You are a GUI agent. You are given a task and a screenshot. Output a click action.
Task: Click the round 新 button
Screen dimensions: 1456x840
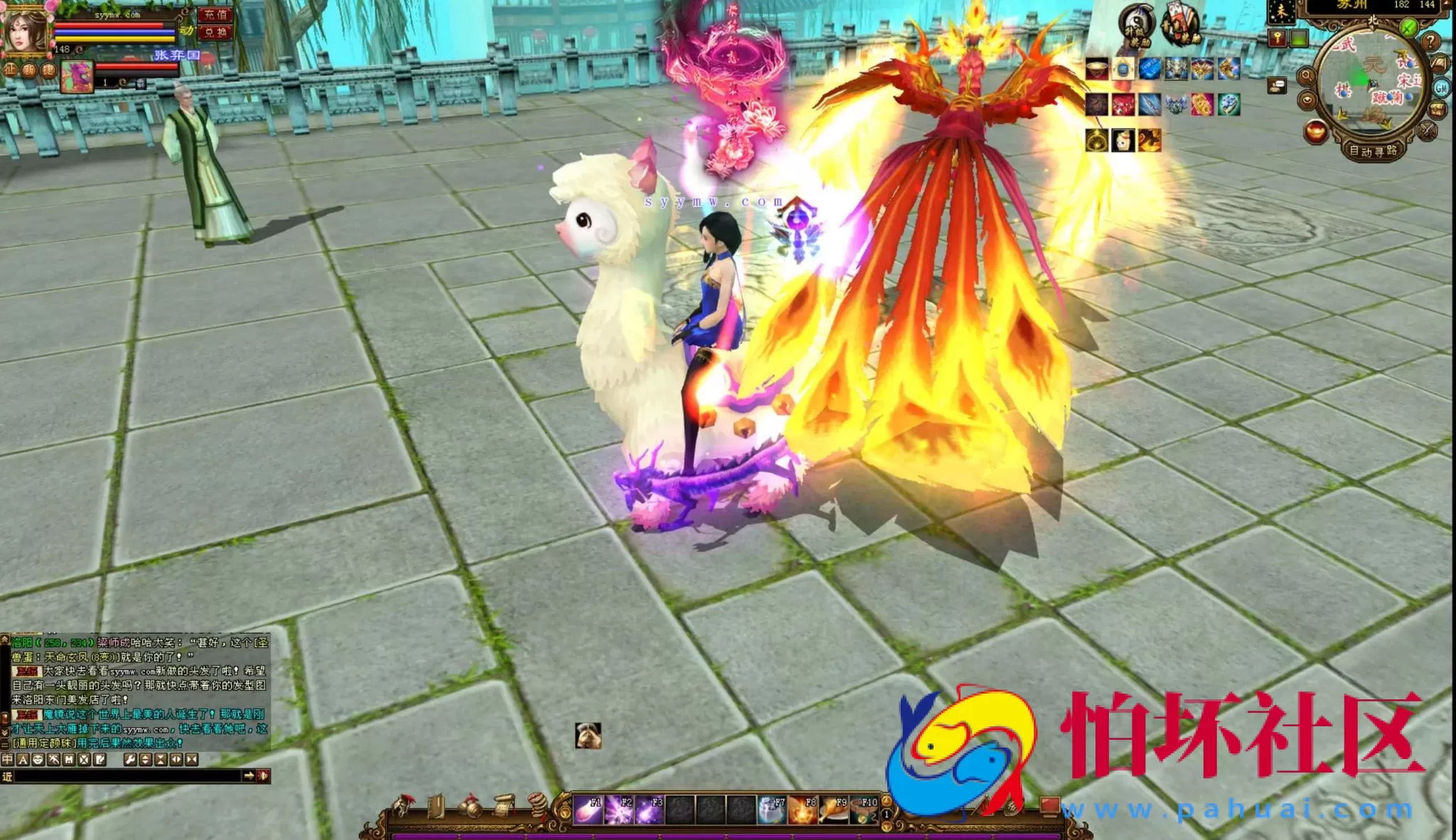(29, 70)
